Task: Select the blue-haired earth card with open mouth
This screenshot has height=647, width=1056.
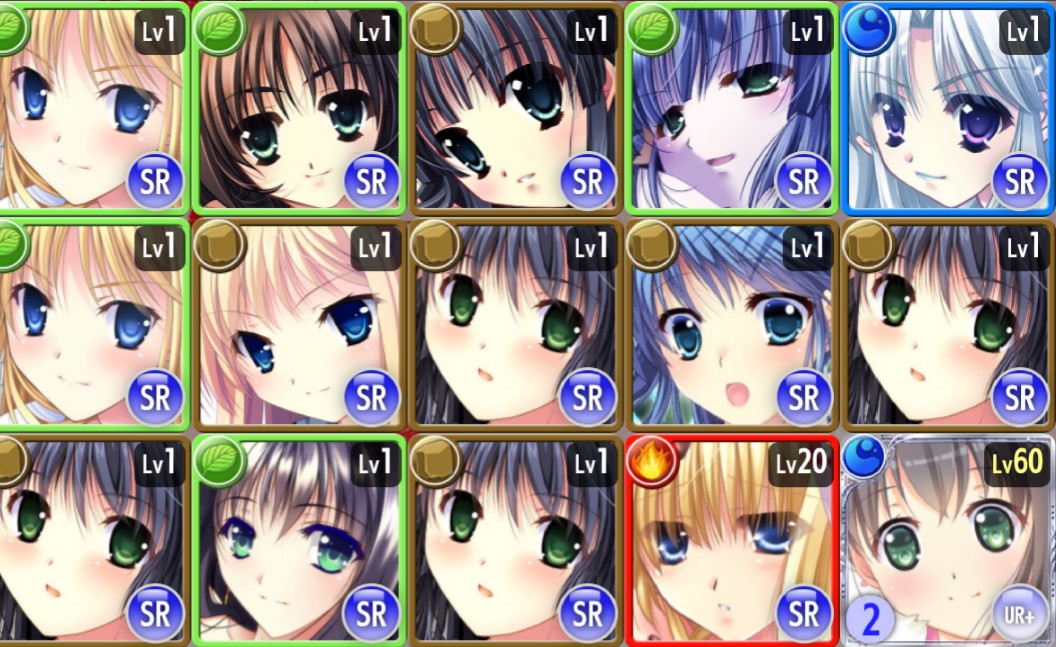Action: pos(731,323)
